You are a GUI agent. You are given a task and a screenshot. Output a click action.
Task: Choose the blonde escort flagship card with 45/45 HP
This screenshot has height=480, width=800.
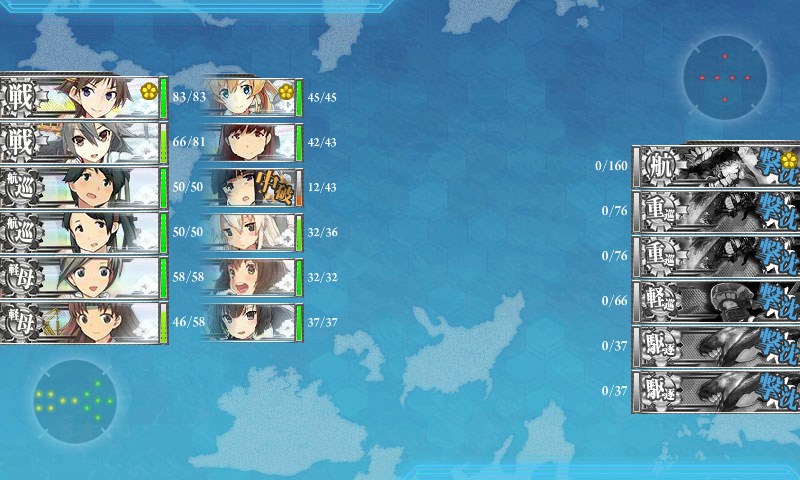coord(250,97)
